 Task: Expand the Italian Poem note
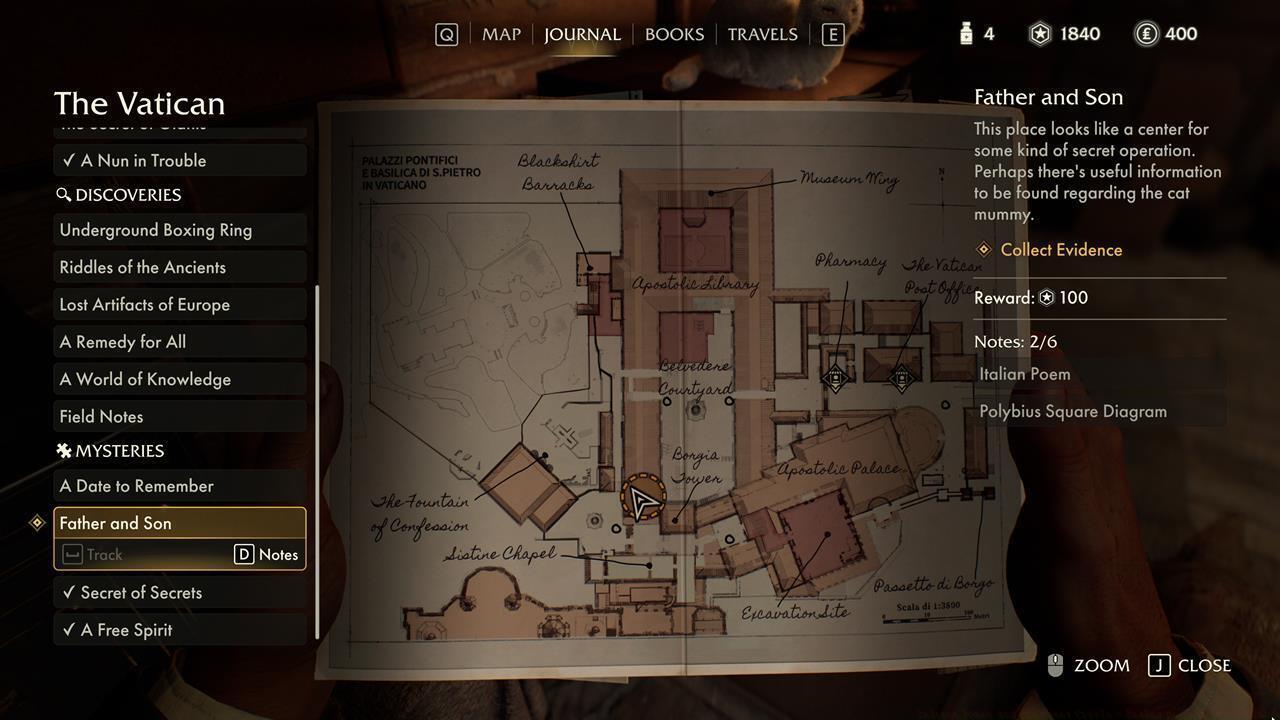(x=1025, y=373)
